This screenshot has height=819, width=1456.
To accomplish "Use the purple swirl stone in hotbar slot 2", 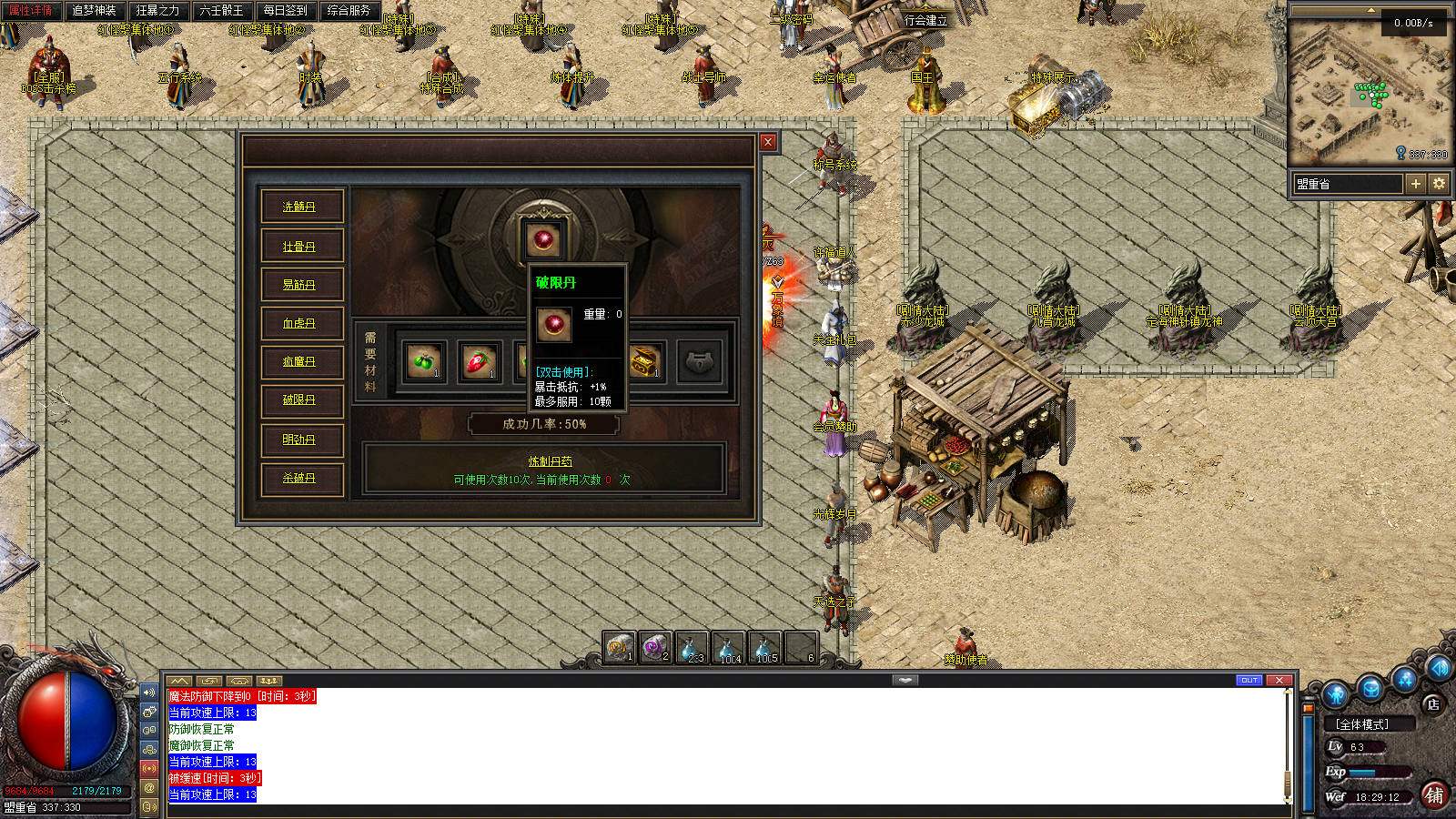I will 654,647.
